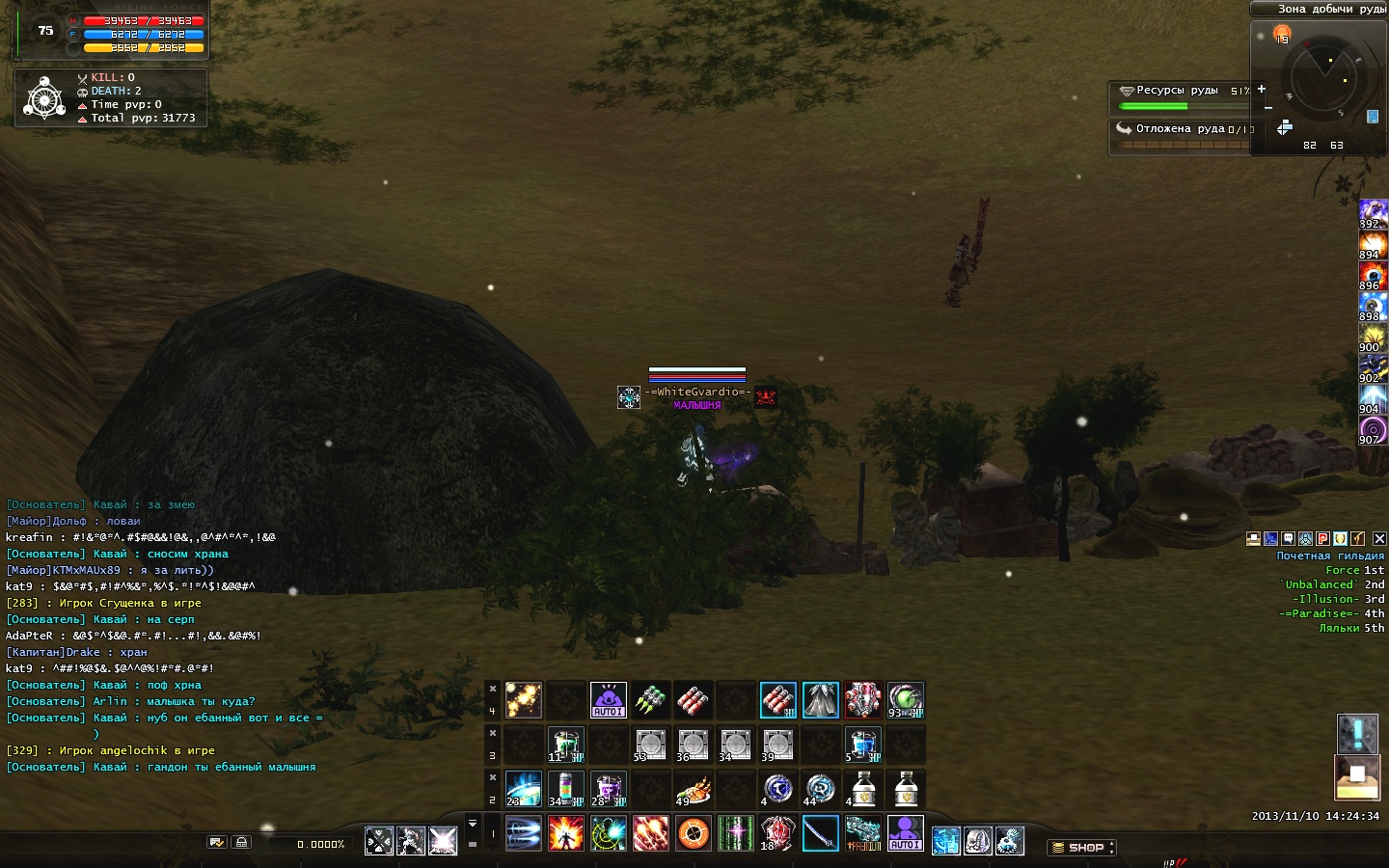
Task: Use the fiery explosion skill
Action: [565, 833]
